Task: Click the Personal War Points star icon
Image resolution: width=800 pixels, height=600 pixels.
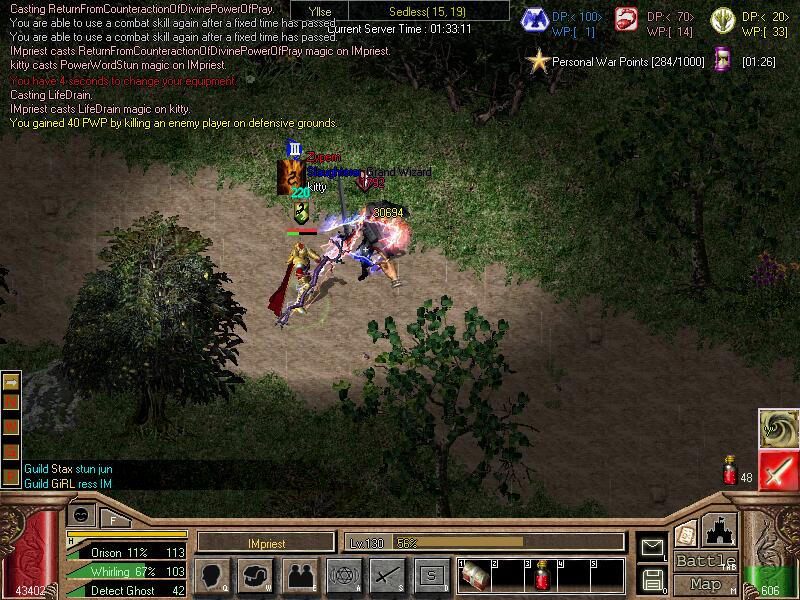Action: click(x=539, y=62)
